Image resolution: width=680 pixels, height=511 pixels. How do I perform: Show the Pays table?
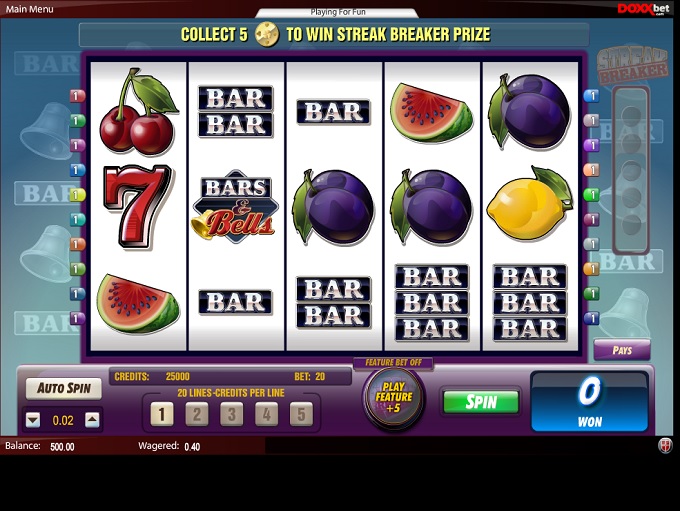(621, 350)
